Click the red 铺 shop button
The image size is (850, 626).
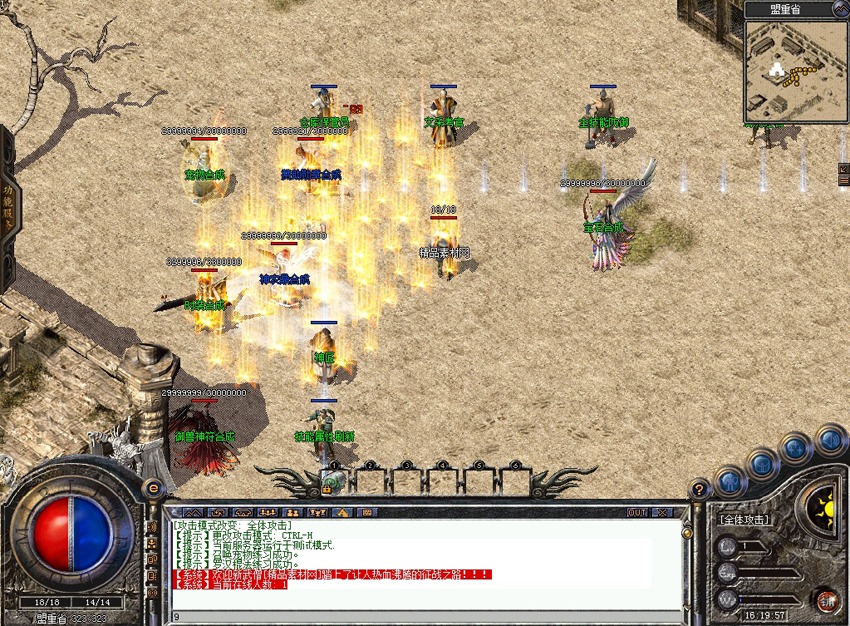point(826,601)
